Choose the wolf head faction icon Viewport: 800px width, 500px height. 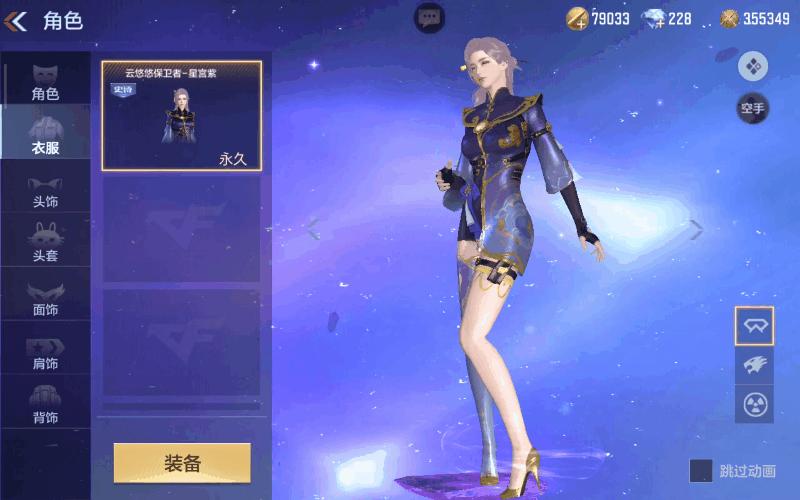coord(754,365)
